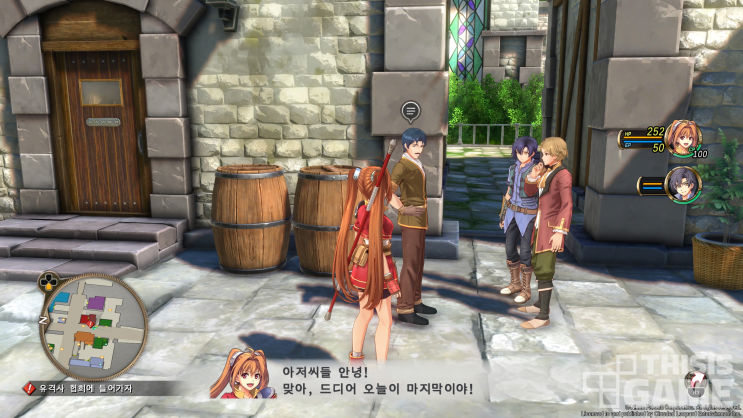Click the dialogue advance arrow icon
This screenshot has height=418, width=743.
pos(697,383)
